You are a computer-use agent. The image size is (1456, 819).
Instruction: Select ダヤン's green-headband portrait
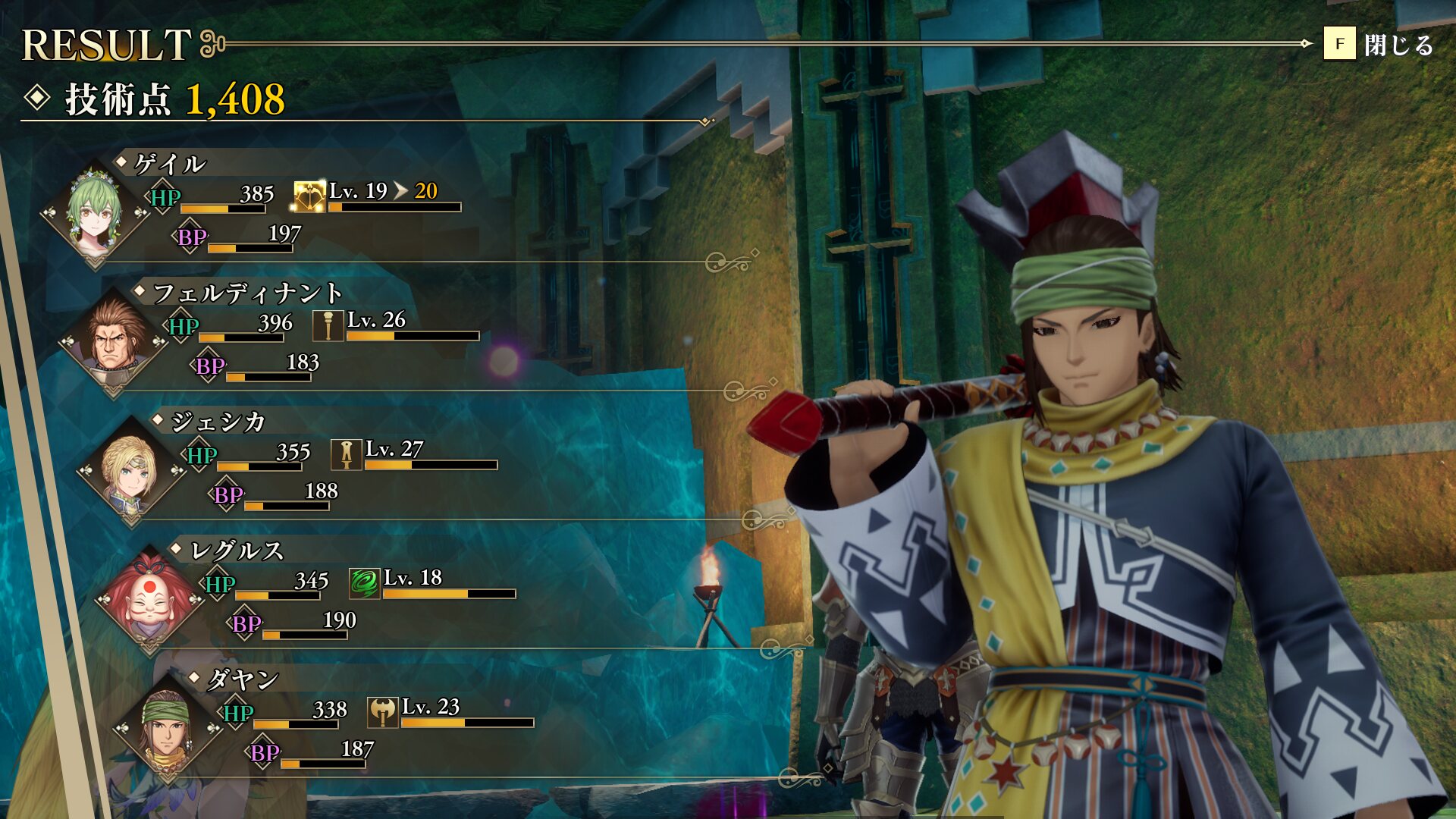168,726
